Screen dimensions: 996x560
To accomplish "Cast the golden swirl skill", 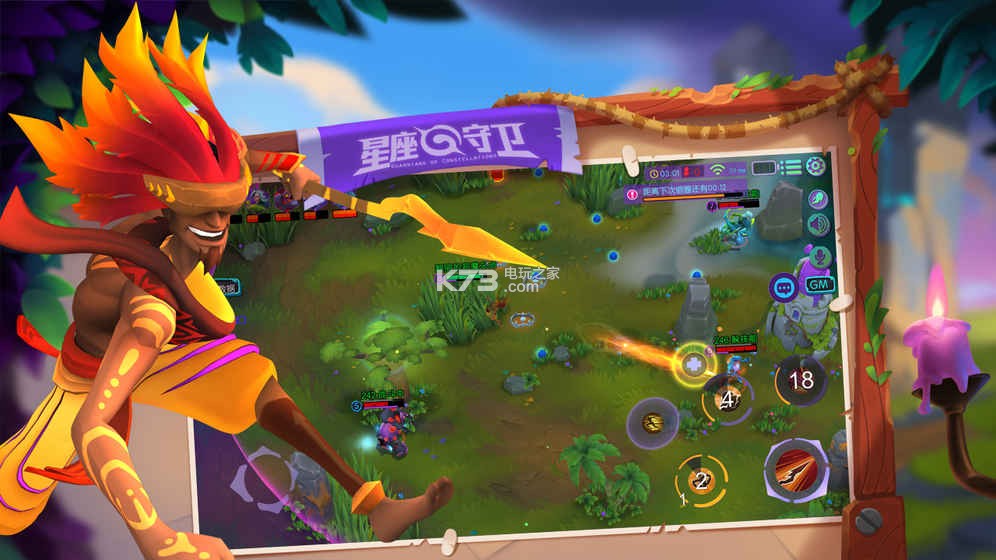I will click(x=653, y=423).
